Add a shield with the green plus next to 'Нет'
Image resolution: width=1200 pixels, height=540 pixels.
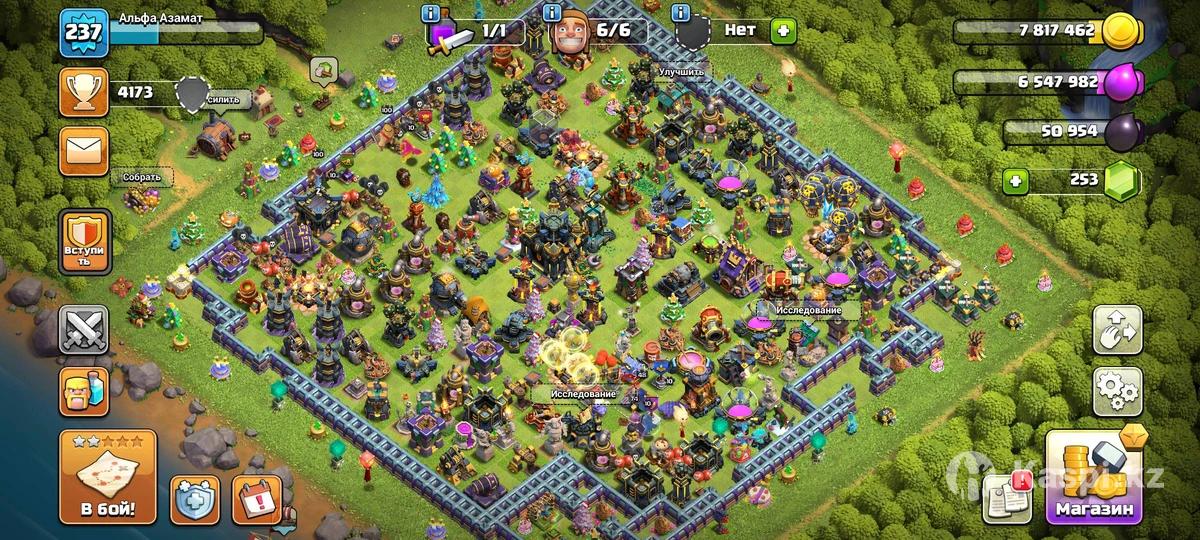783,31
